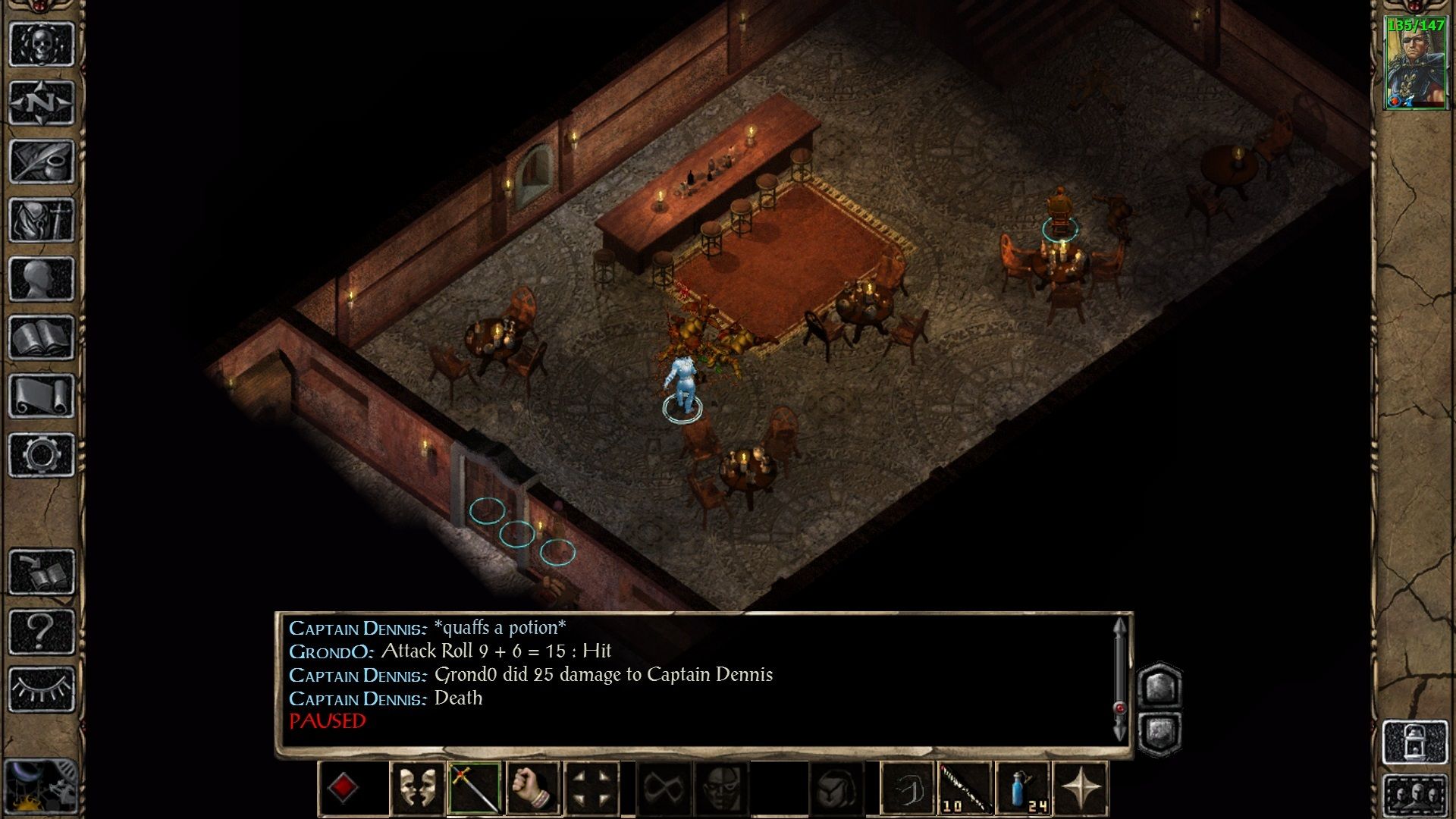This screenshot has height=819, width=1456.
Task: Choose the talk action with the two masks icon
Action: click(x=417, y=789)
